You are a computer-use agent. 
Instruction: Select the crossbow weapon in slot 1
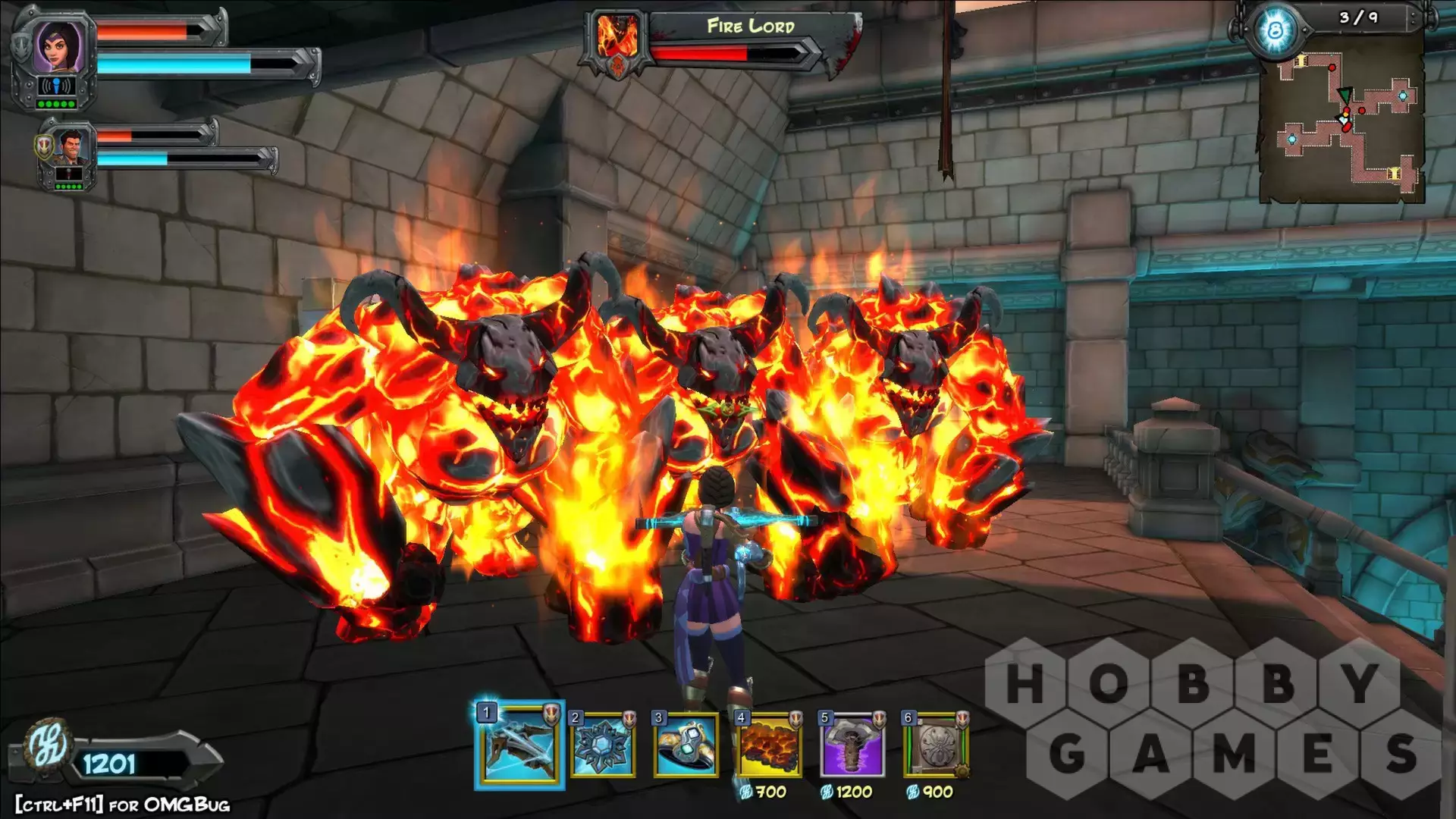pos(520,746)
